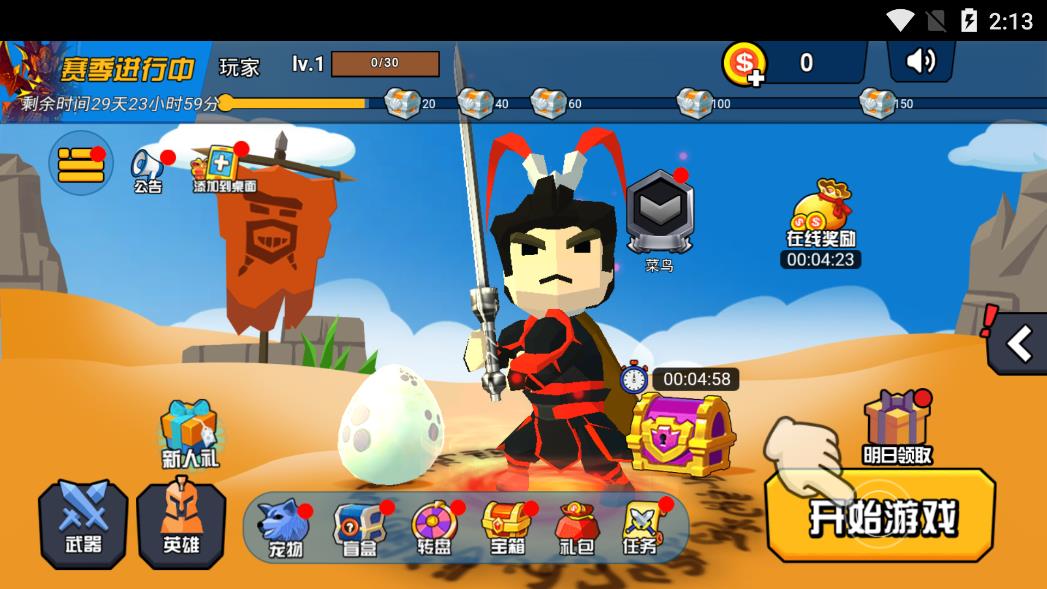This screenshot has width=1047, height=589.
Task: Open the yellow hamburger menu button
Action: tap(80, 164)
